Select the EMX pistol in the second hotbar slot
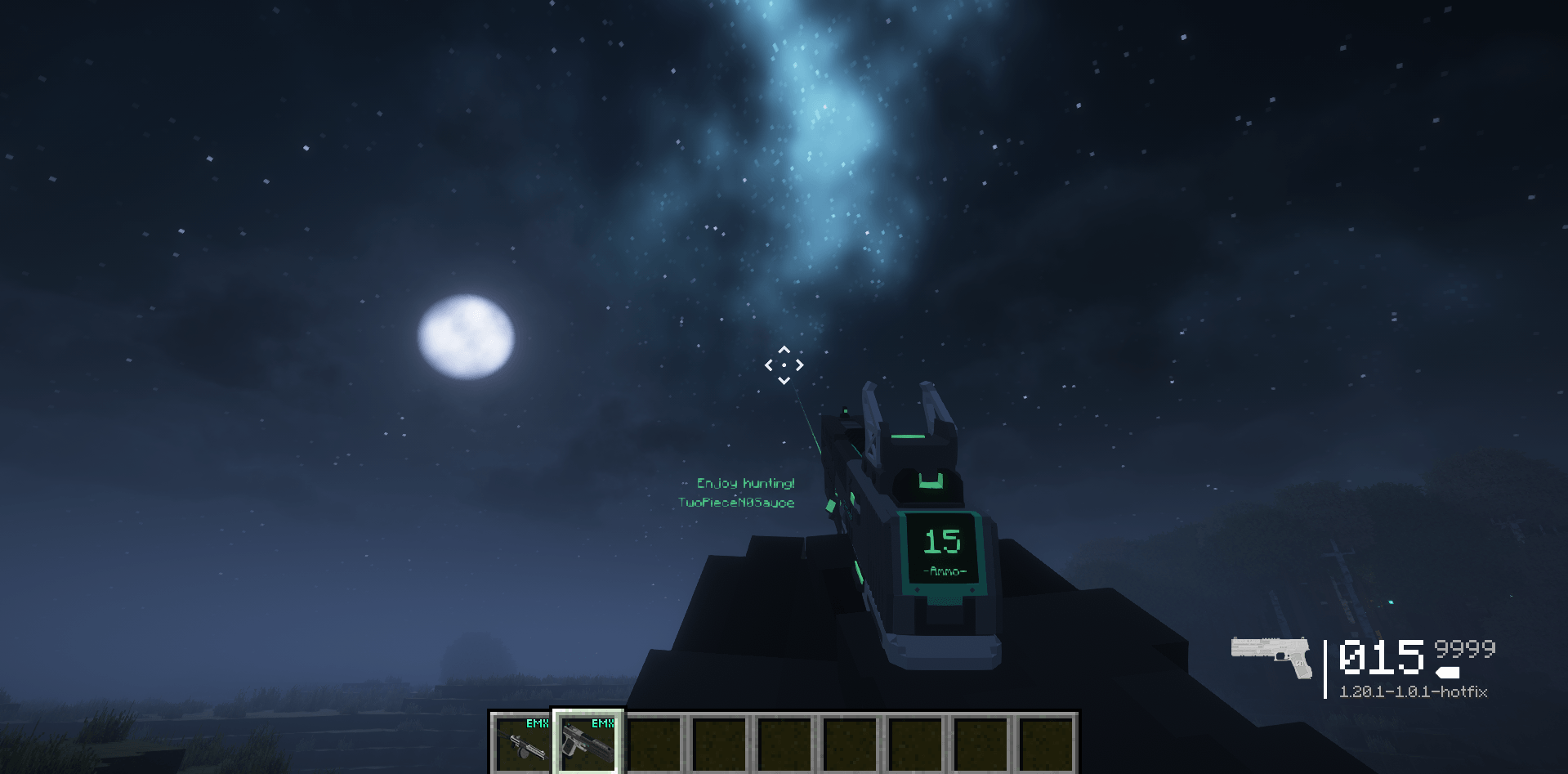Viewport: 1568px width, 774px height. (586, 745)
